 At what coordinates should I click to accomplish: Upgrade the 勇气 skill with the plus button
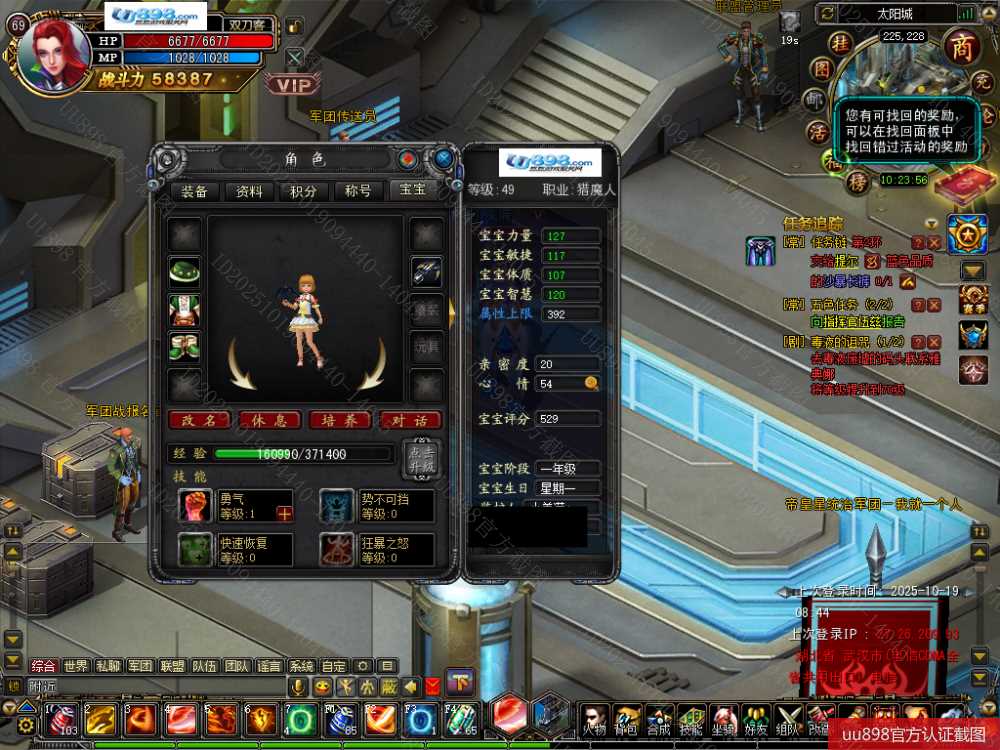[x=284, y=513]
